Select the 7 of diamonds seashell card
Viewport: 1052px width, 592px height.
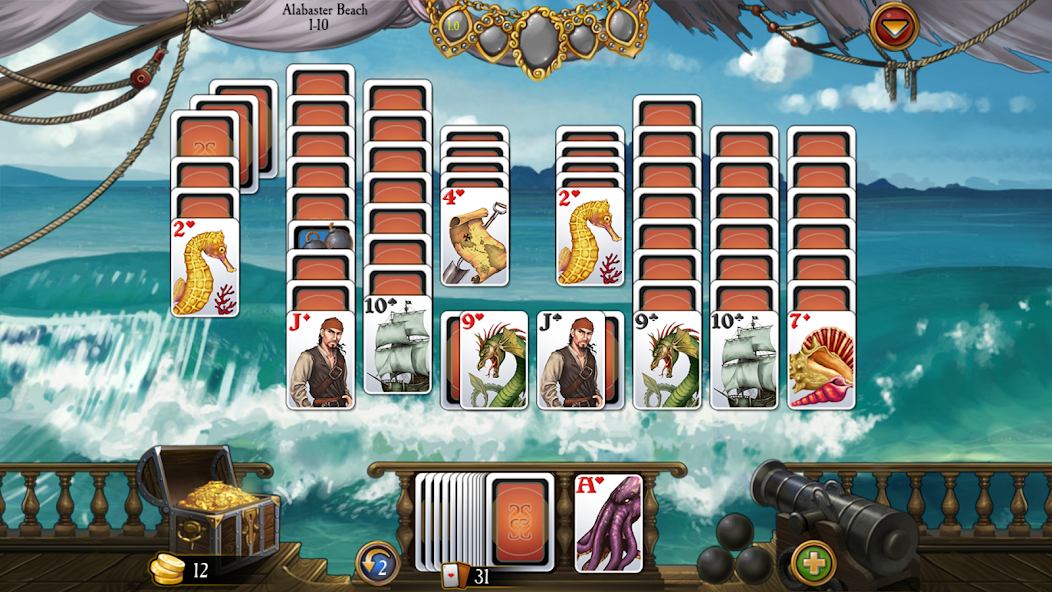[821, 361]
